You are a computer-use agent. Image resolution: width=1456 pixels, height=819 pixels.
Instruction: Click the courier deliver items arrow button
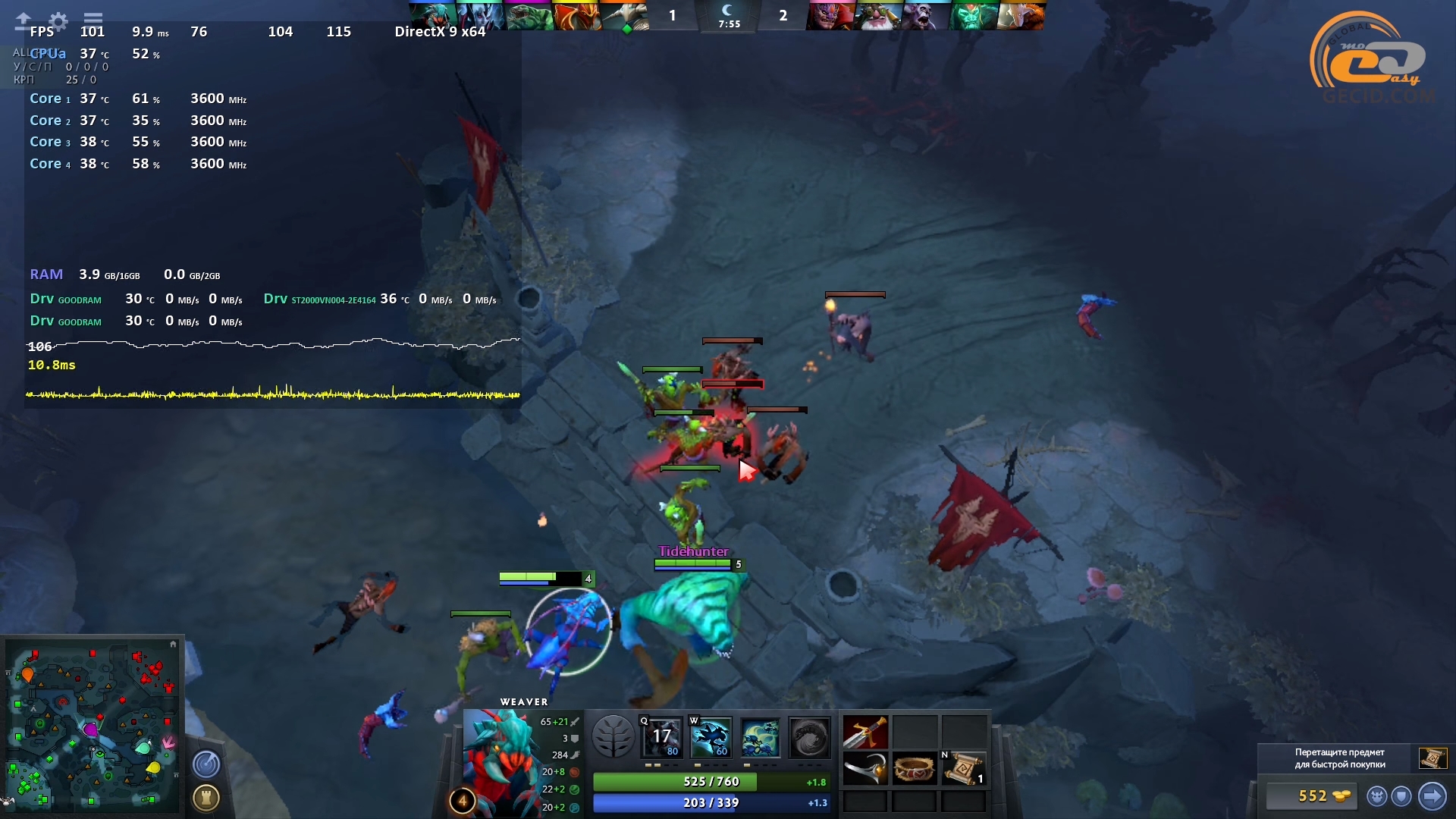(1432, 795)
